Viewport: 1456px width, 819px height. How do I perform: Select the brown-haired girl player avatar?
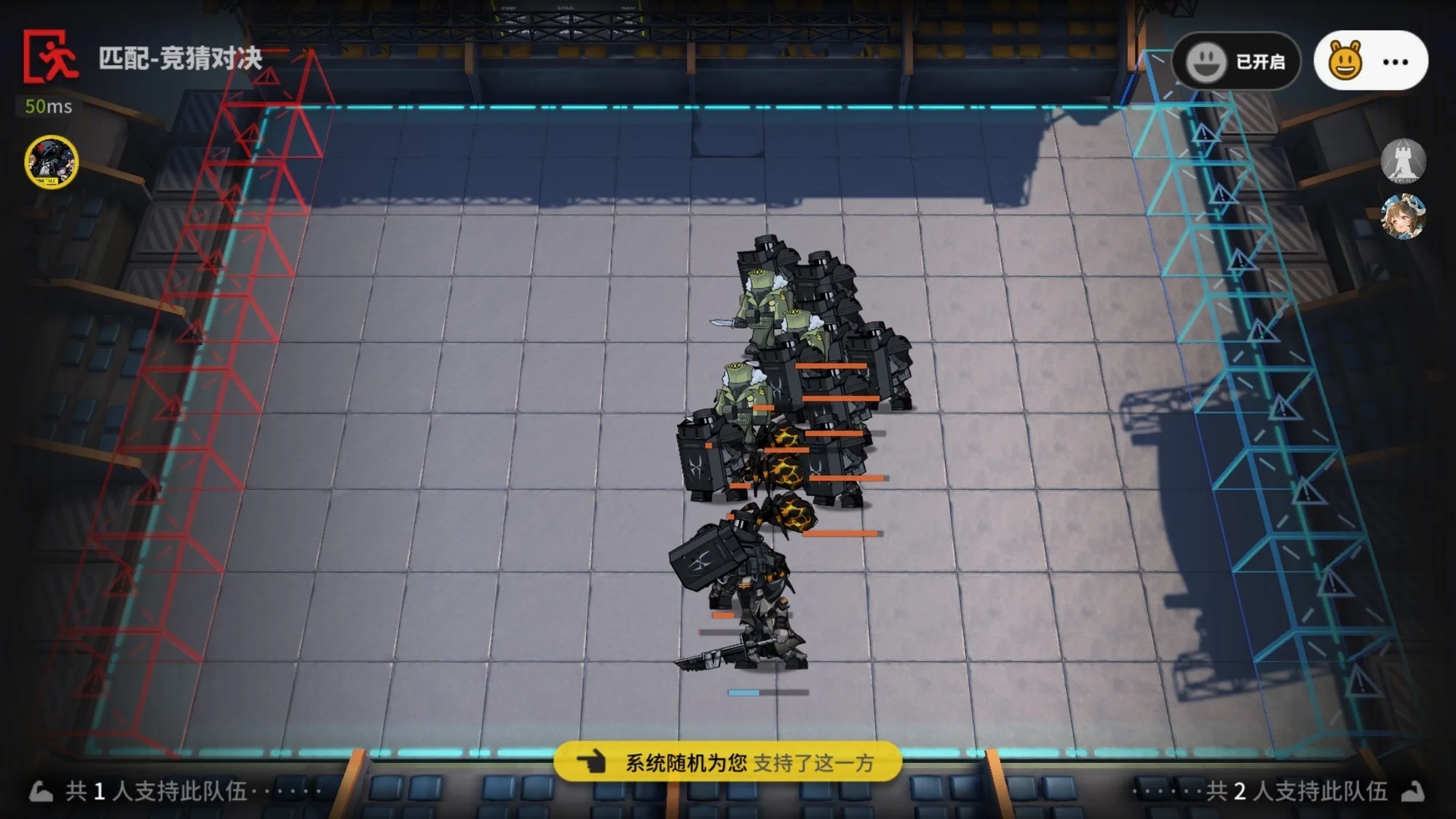(1403, 217)
